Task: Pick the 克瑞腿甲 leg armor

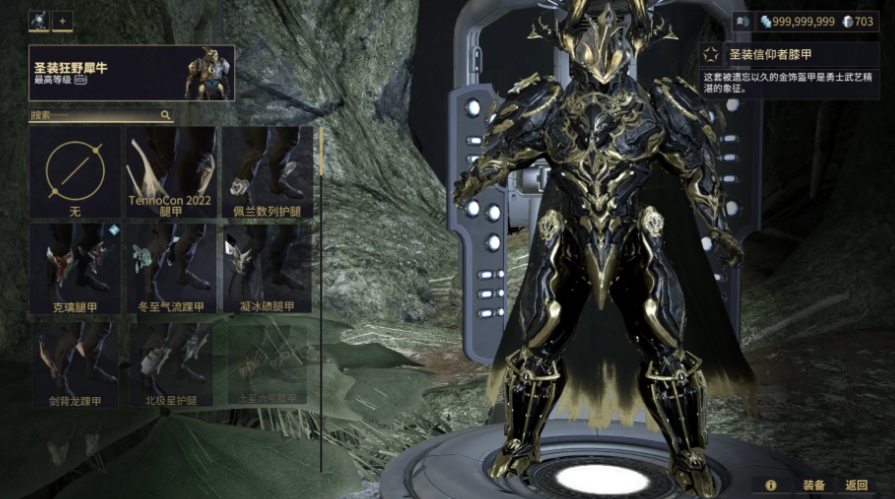Action: (x=75, y=268)
